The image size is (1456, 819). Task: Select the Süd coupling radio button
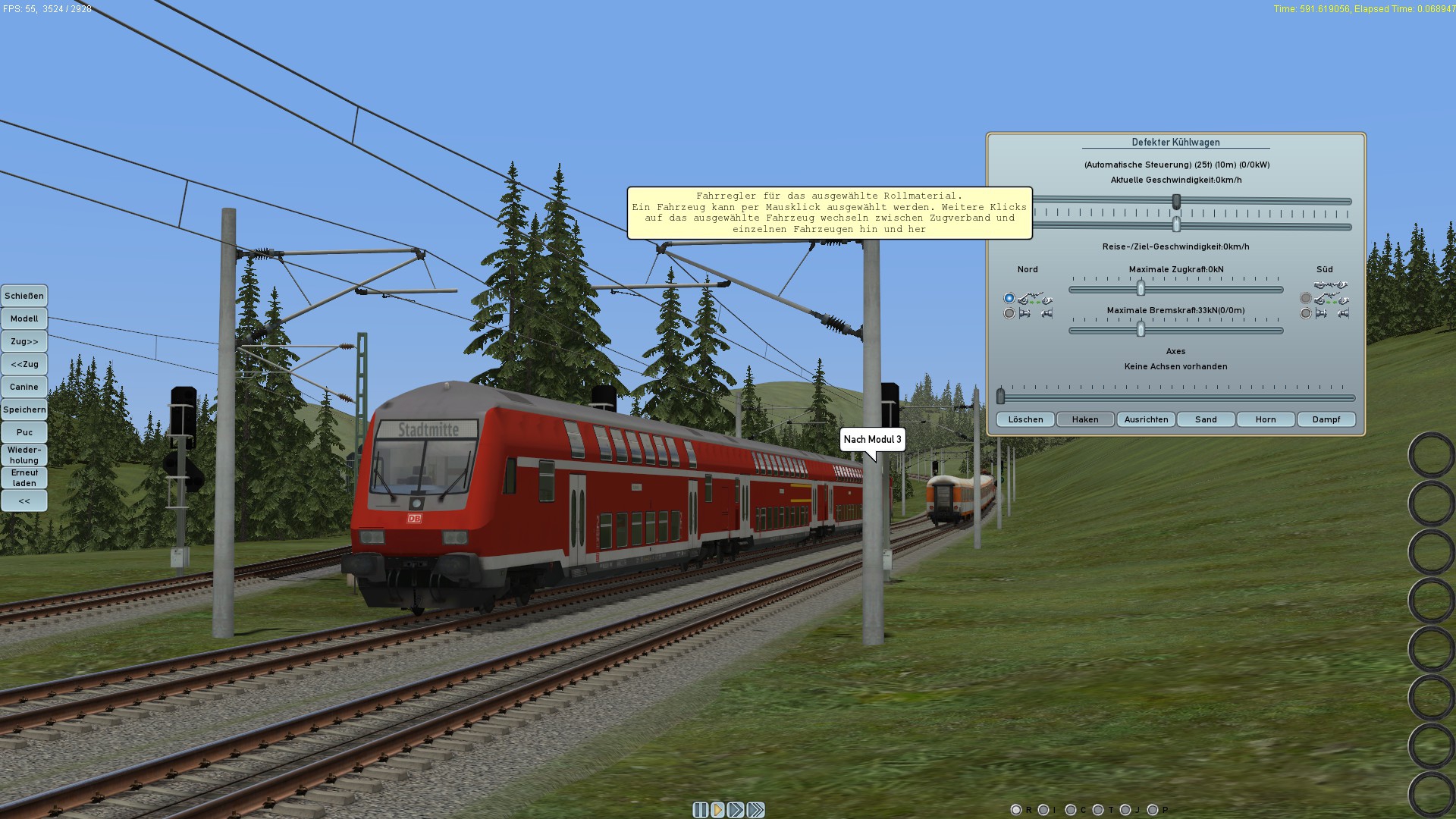(1306, 299)
